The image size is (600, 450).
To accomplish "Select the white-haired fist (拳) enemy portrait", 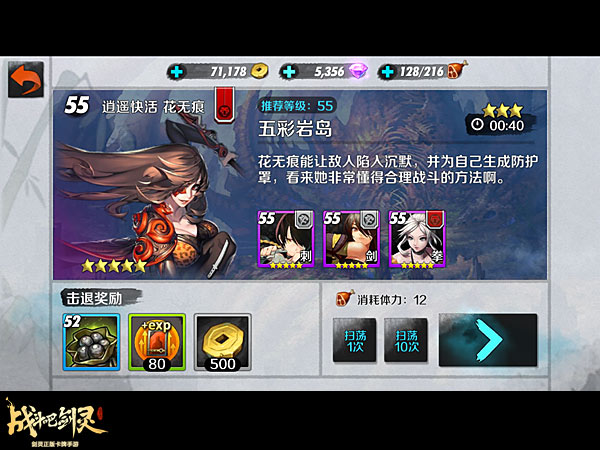I will pyautogui.click(x=414, y=240).
